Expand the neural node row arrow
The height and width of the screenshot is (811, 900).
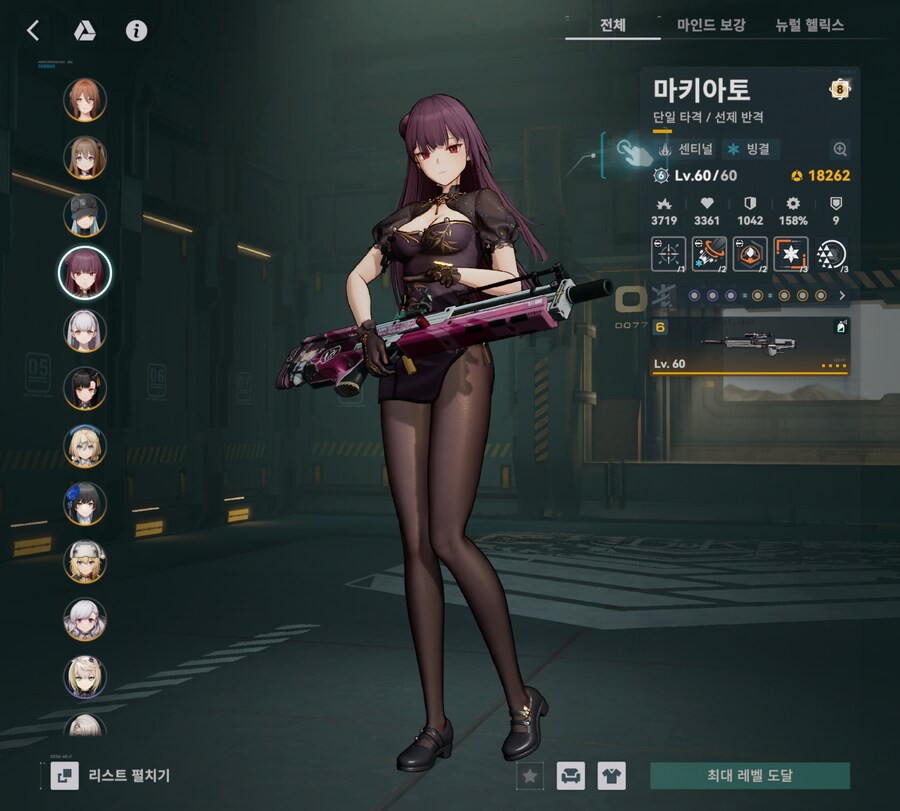pos(842,296)
